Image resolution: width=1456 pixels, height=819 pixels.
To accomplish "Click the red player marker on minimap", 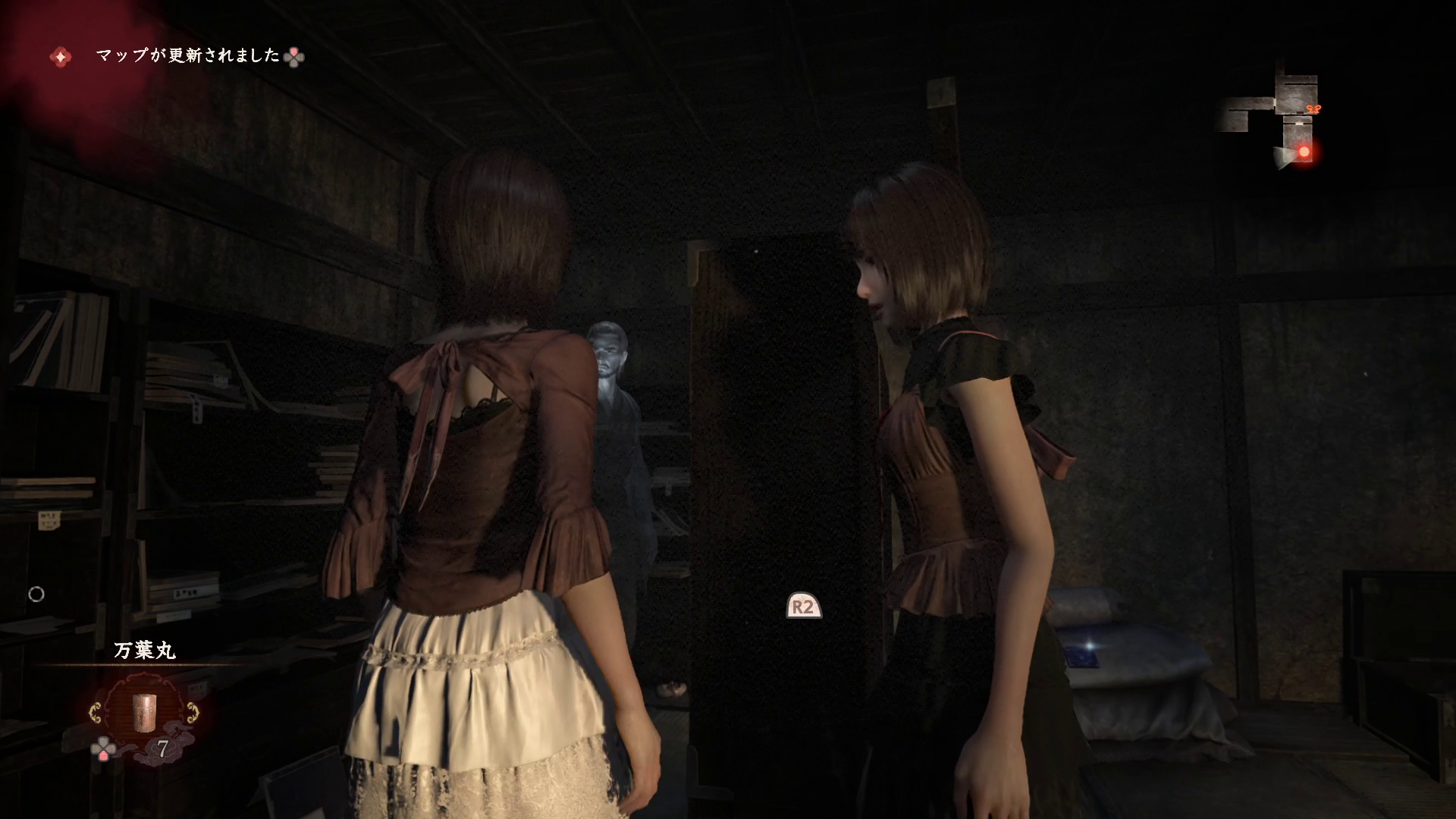I will point(1304,152).
